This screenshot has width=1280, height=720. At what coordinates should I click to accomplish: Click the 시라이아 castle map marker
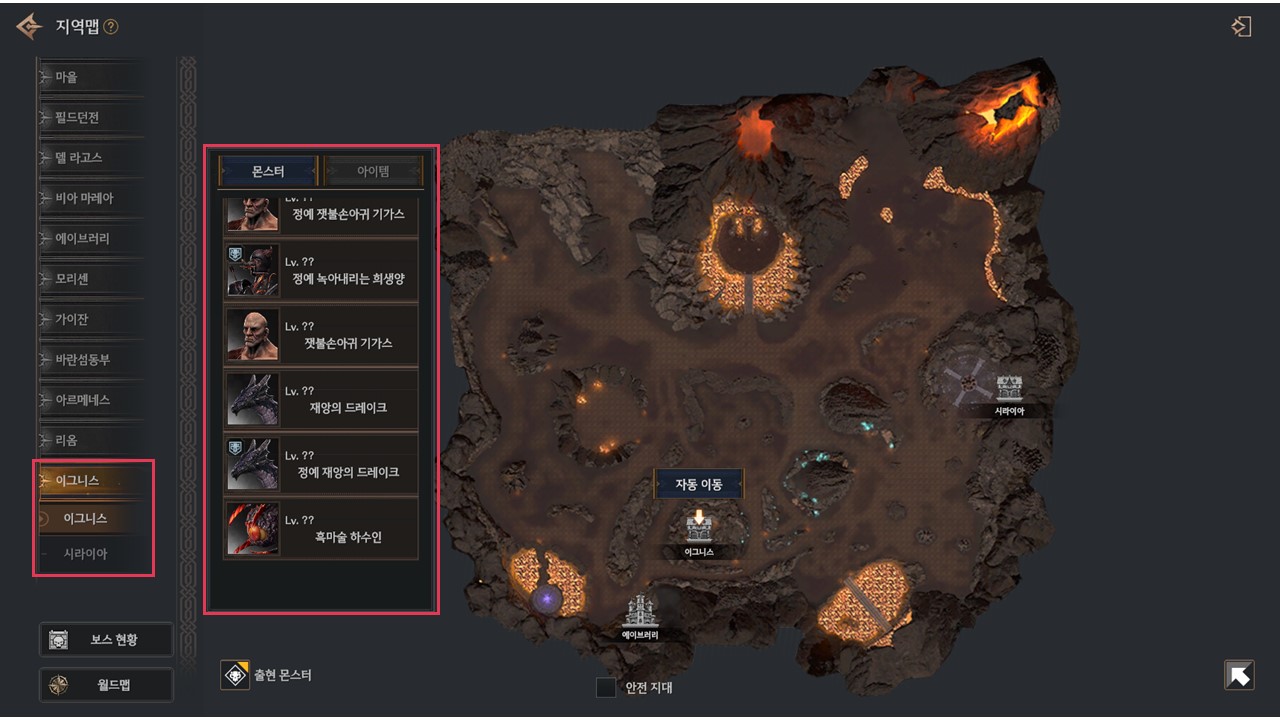(x=1009, y=388)
